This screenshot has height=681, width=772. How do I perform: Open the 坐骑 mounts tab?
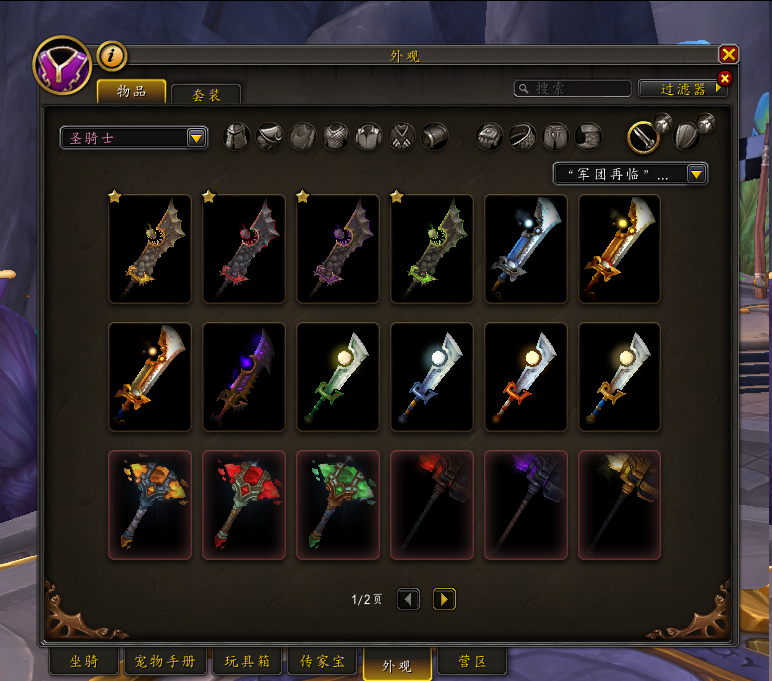point(84,662)
